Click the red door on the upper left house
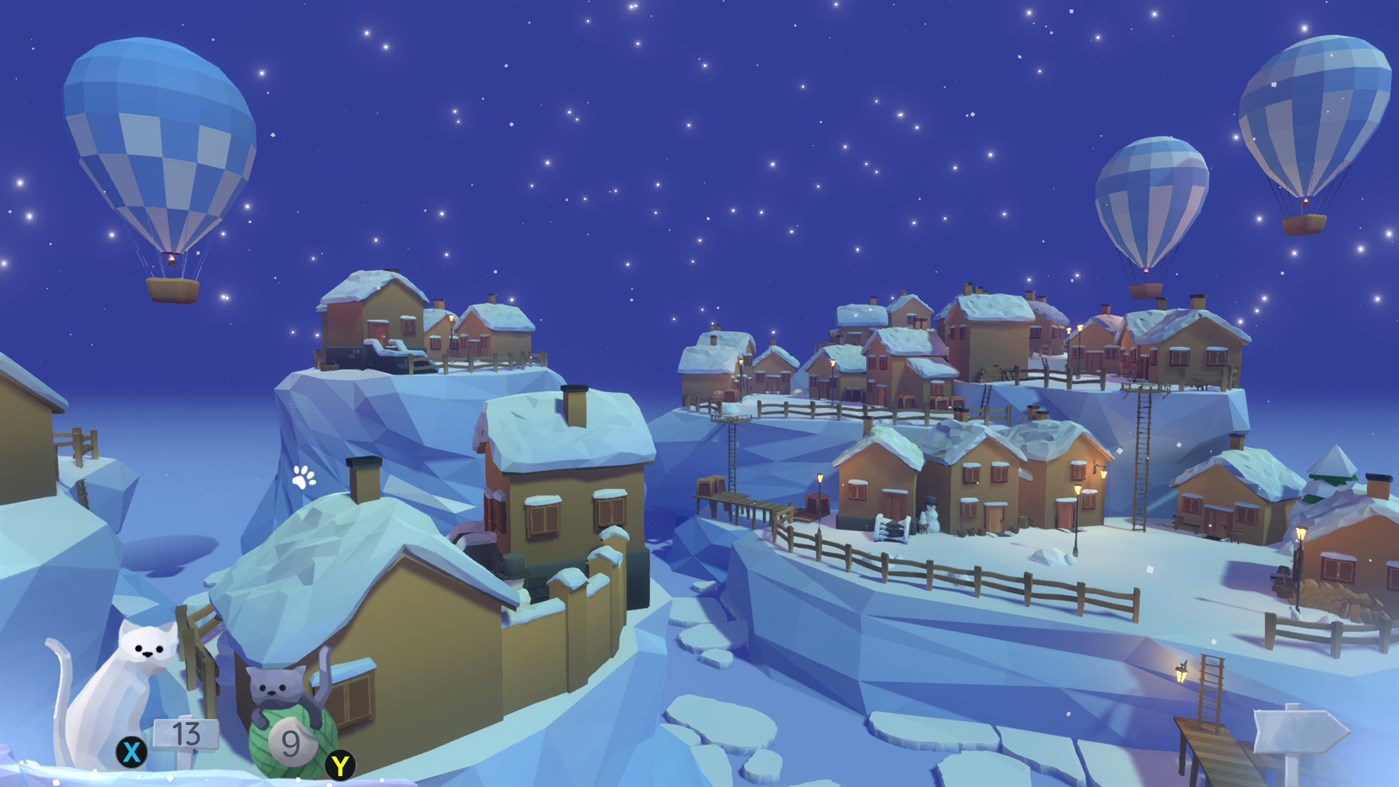This screenshot has width=1399, height=787. pos(378,334)
